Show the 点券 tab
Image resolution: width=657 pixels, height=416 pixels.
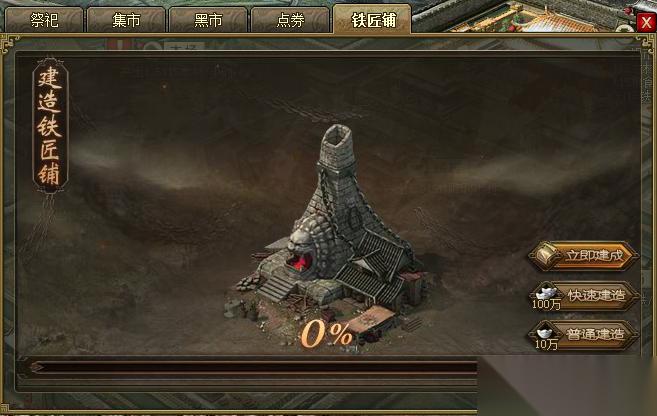[x=288, y=19]
